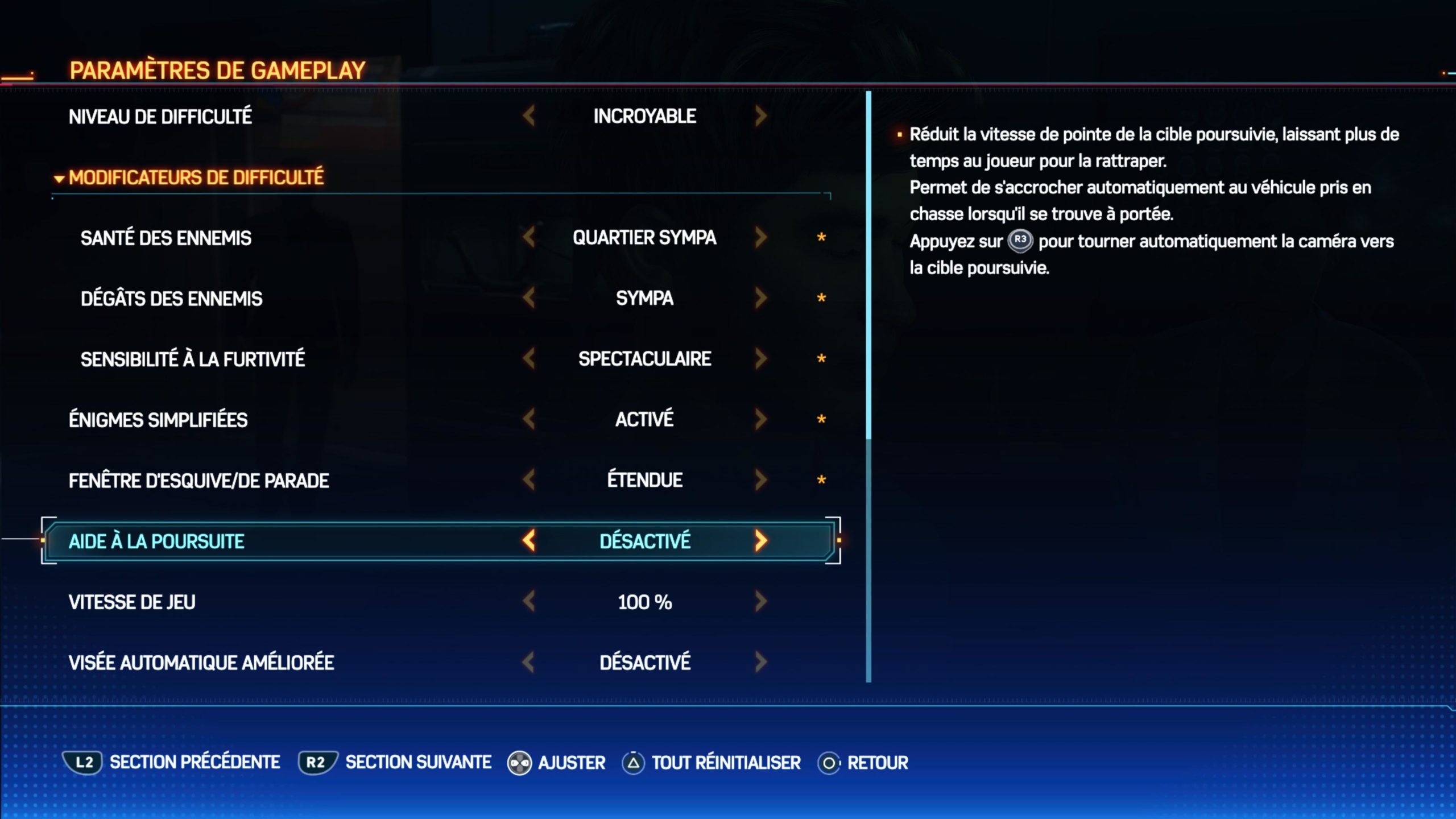Select the Niveau de difficulté row
The image size is (1456, 819).
tap(160, 117)
